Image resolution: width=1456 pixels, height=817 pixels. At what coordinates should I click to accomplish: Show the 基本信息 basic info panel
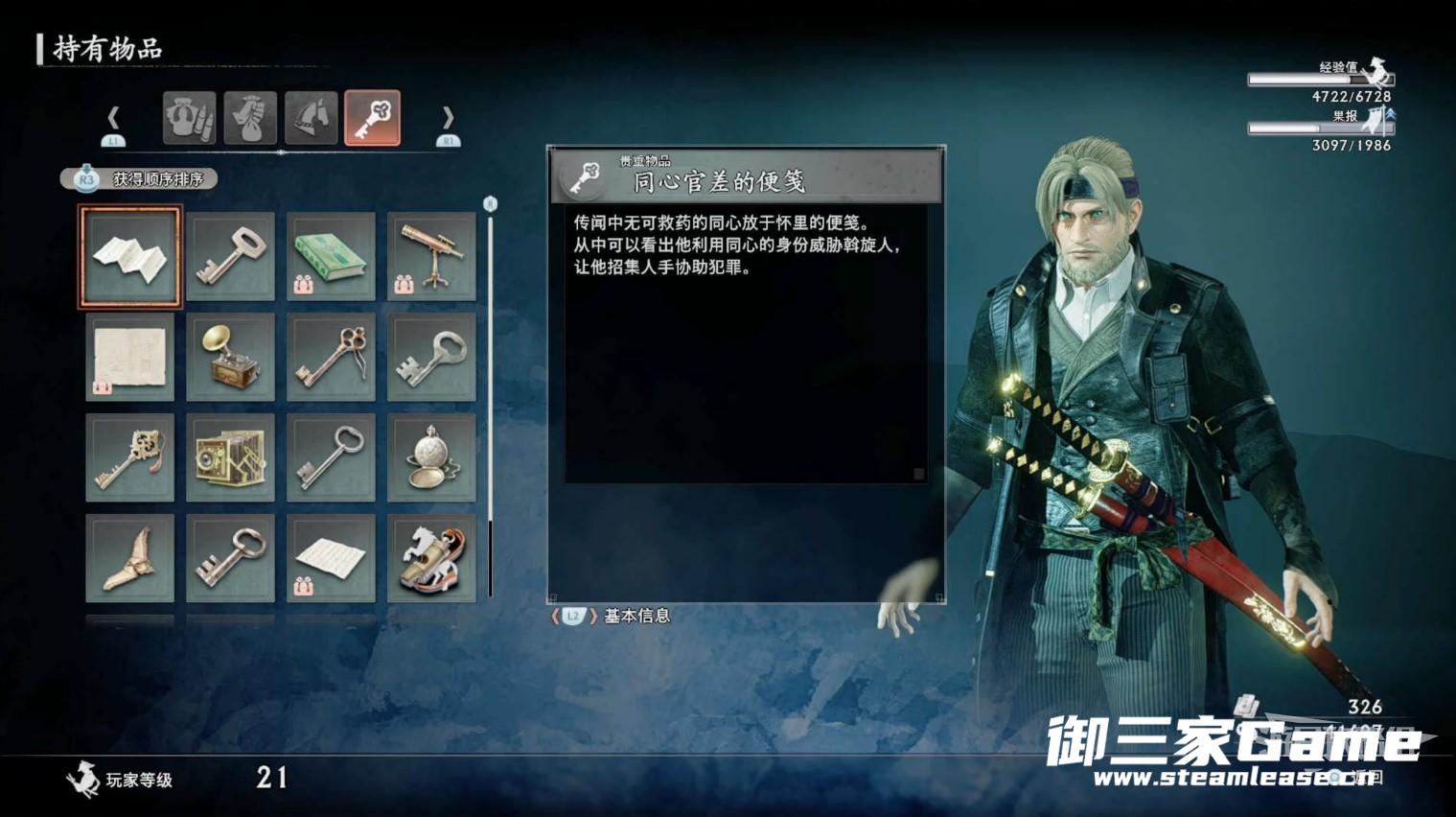(613, 616)
